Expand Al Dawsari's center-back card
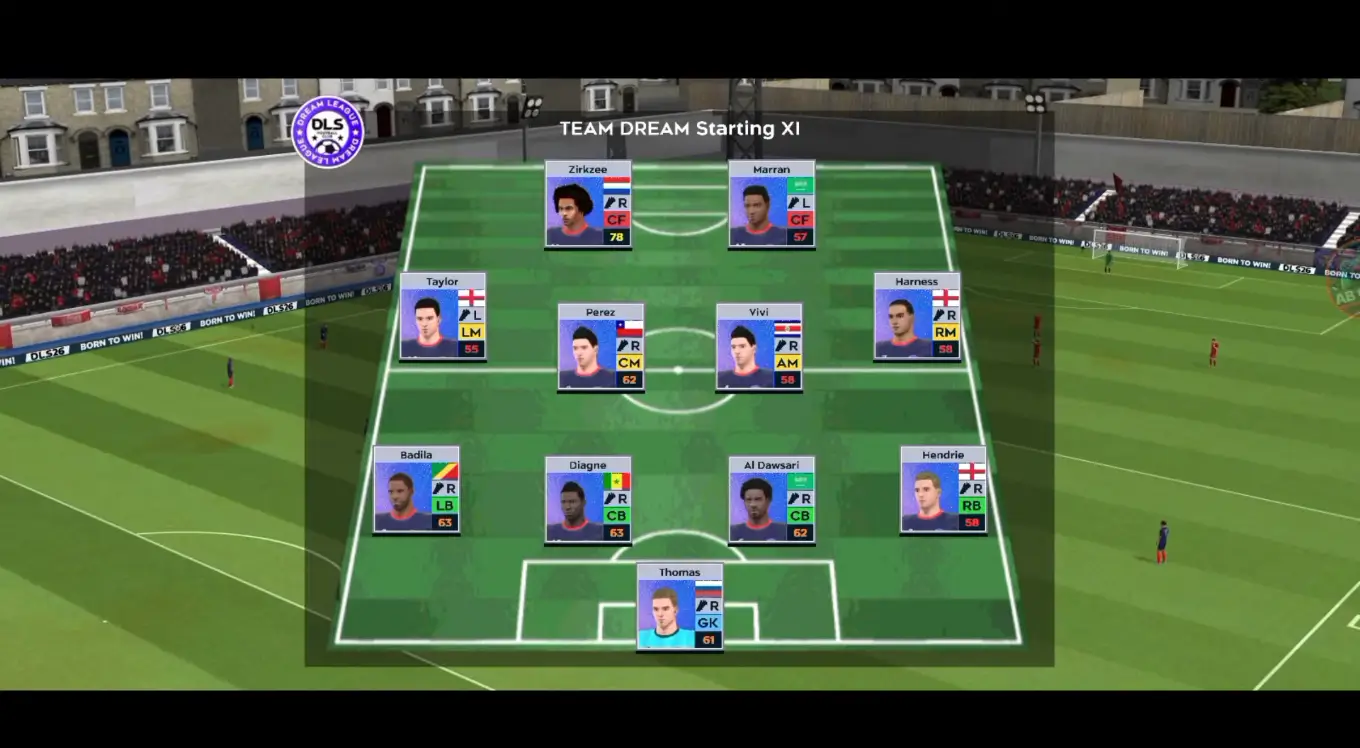 coord(771,500)
